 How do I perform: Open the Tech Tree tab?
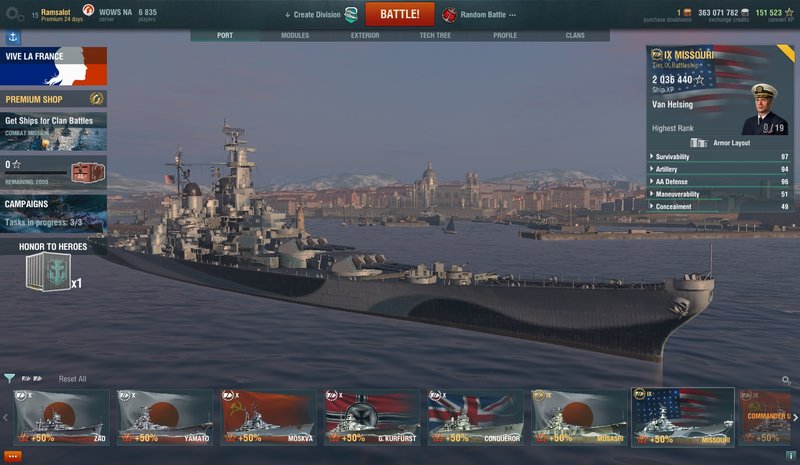[435, 35]
